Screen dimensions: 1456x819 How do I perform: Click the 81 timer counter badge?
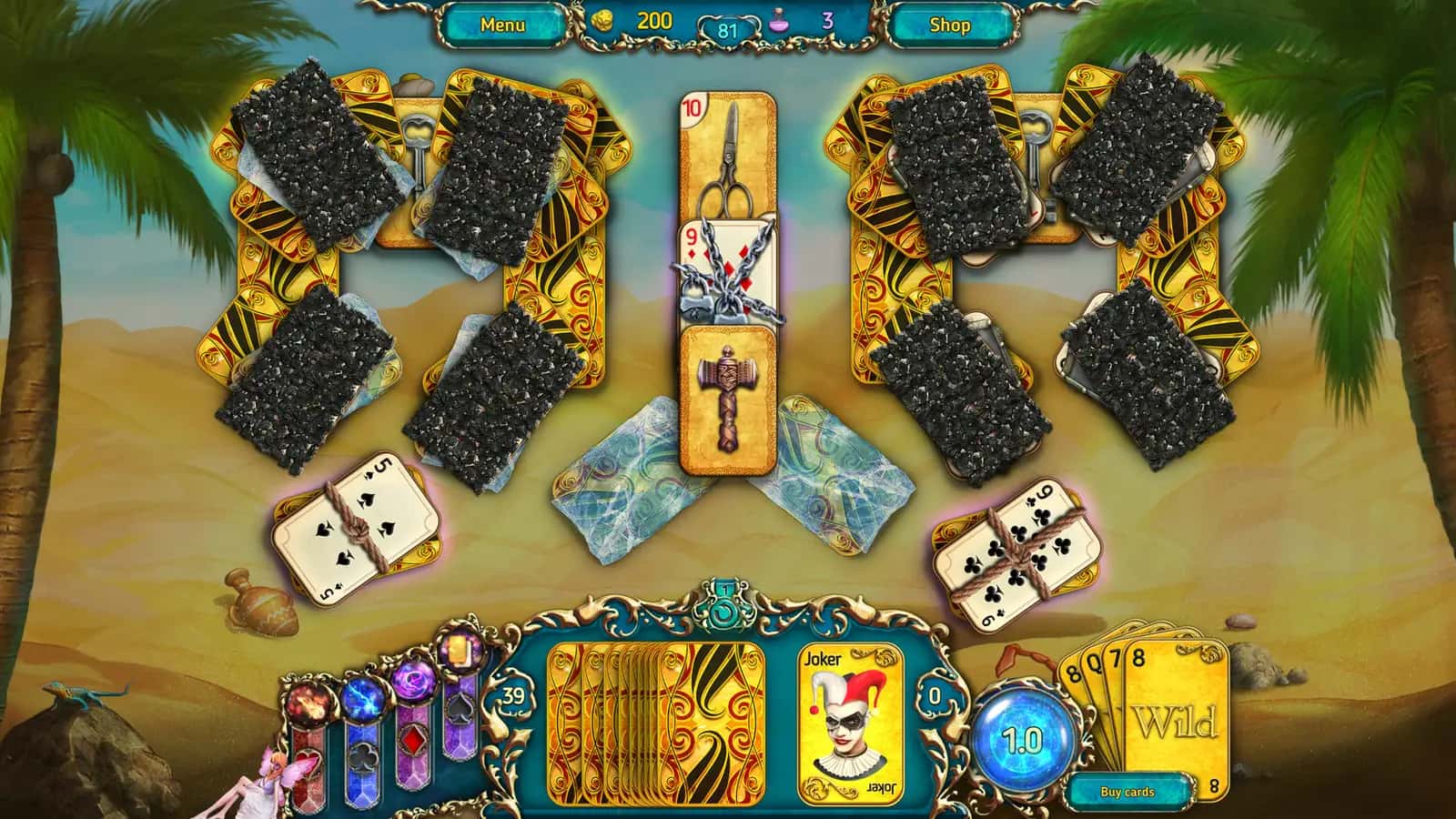pos(727,28)
